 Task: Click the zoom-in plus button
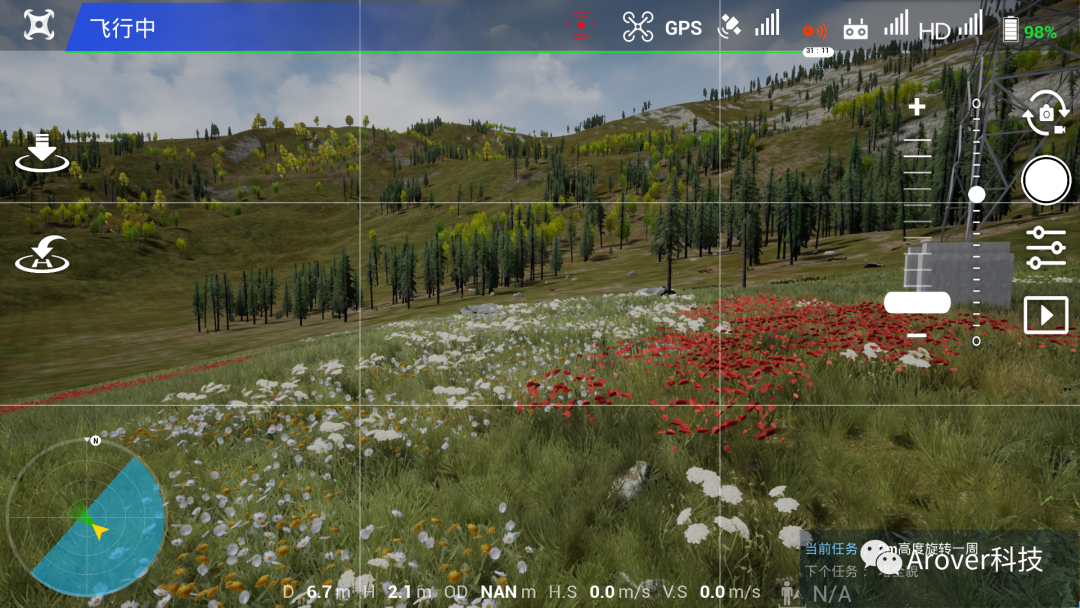[x=916, y=107]
